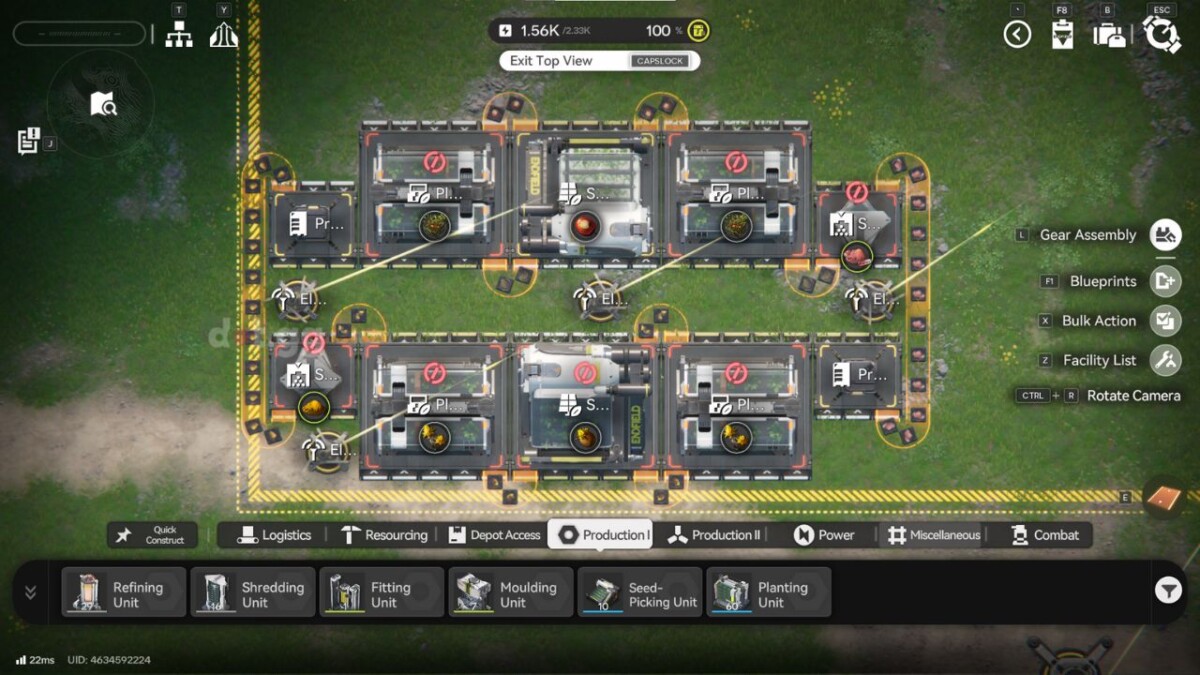Collapse the build bar with the double-chevron

pyautogui.click(x=30, y=592)
